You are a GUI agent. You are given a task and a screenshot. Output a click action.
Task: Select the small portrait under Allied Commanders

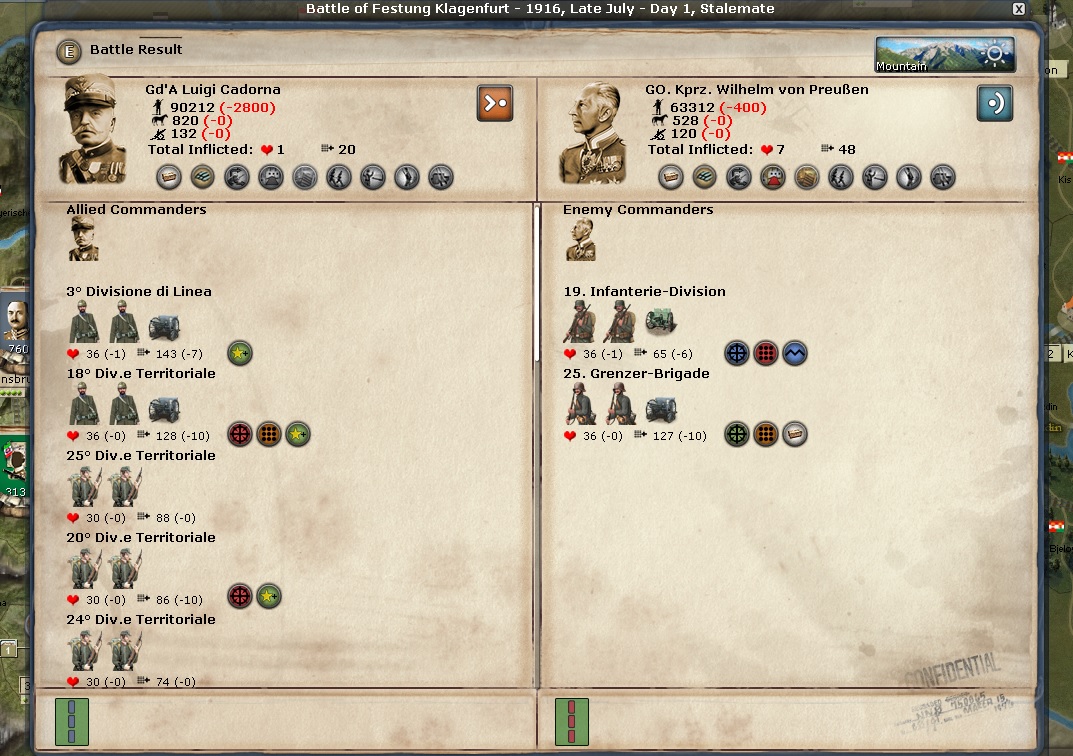tap(83, 240)
